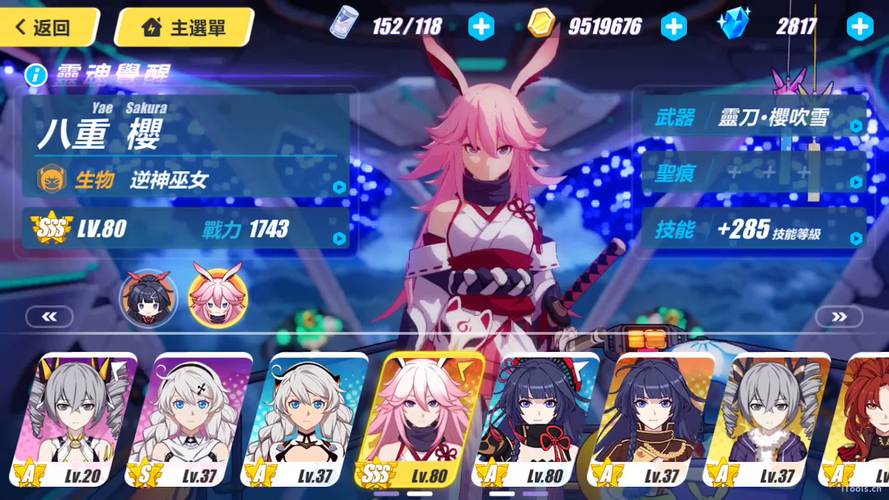Buy crystals via the plus beside 2817
Image resolution: width=889 pixels, height=500 pixels.
pos(859,26)
